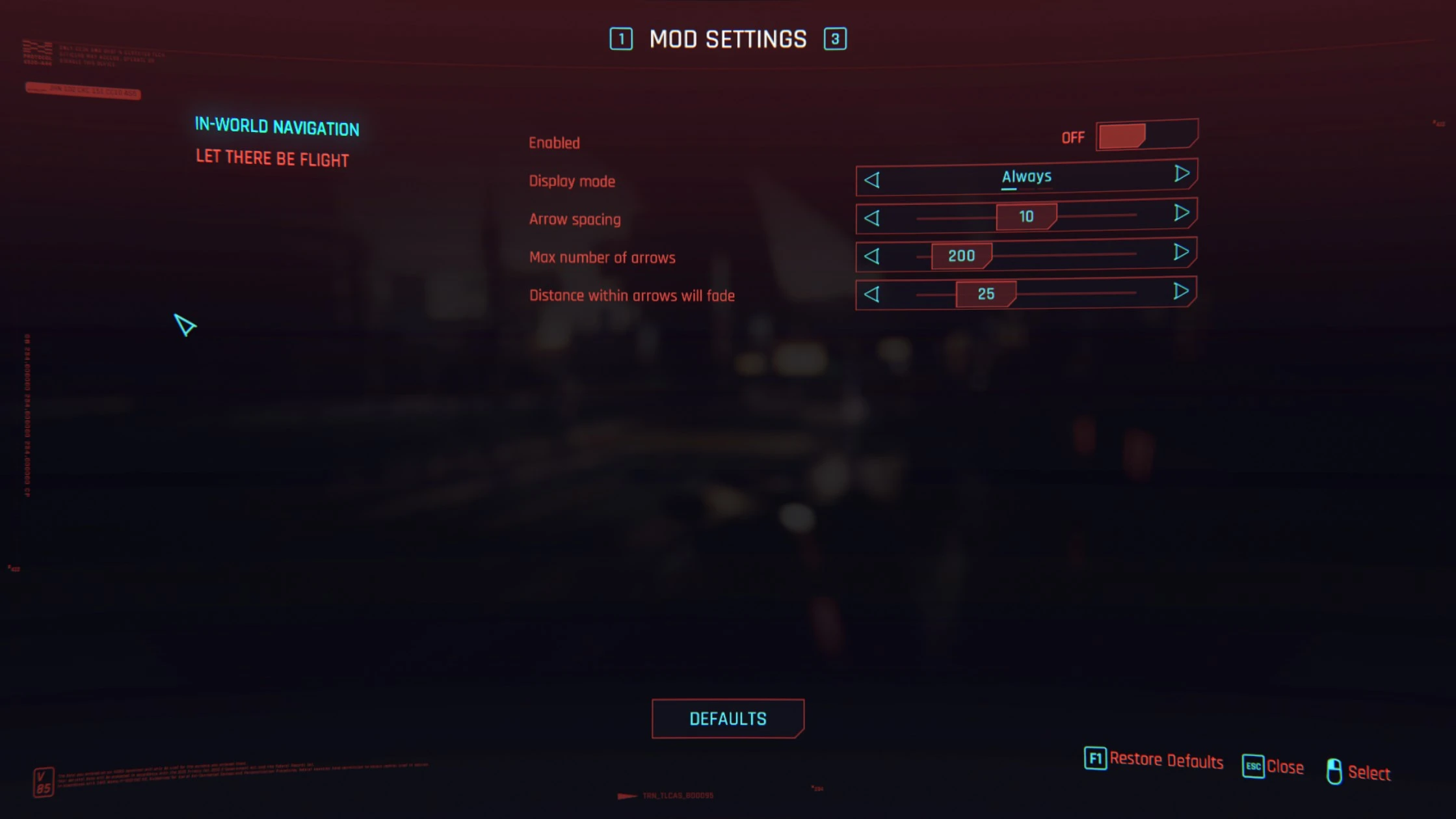Click the left arrow on Display mode selector
Viewport: 1456px width, 819px height.
[x=872, y=180]
